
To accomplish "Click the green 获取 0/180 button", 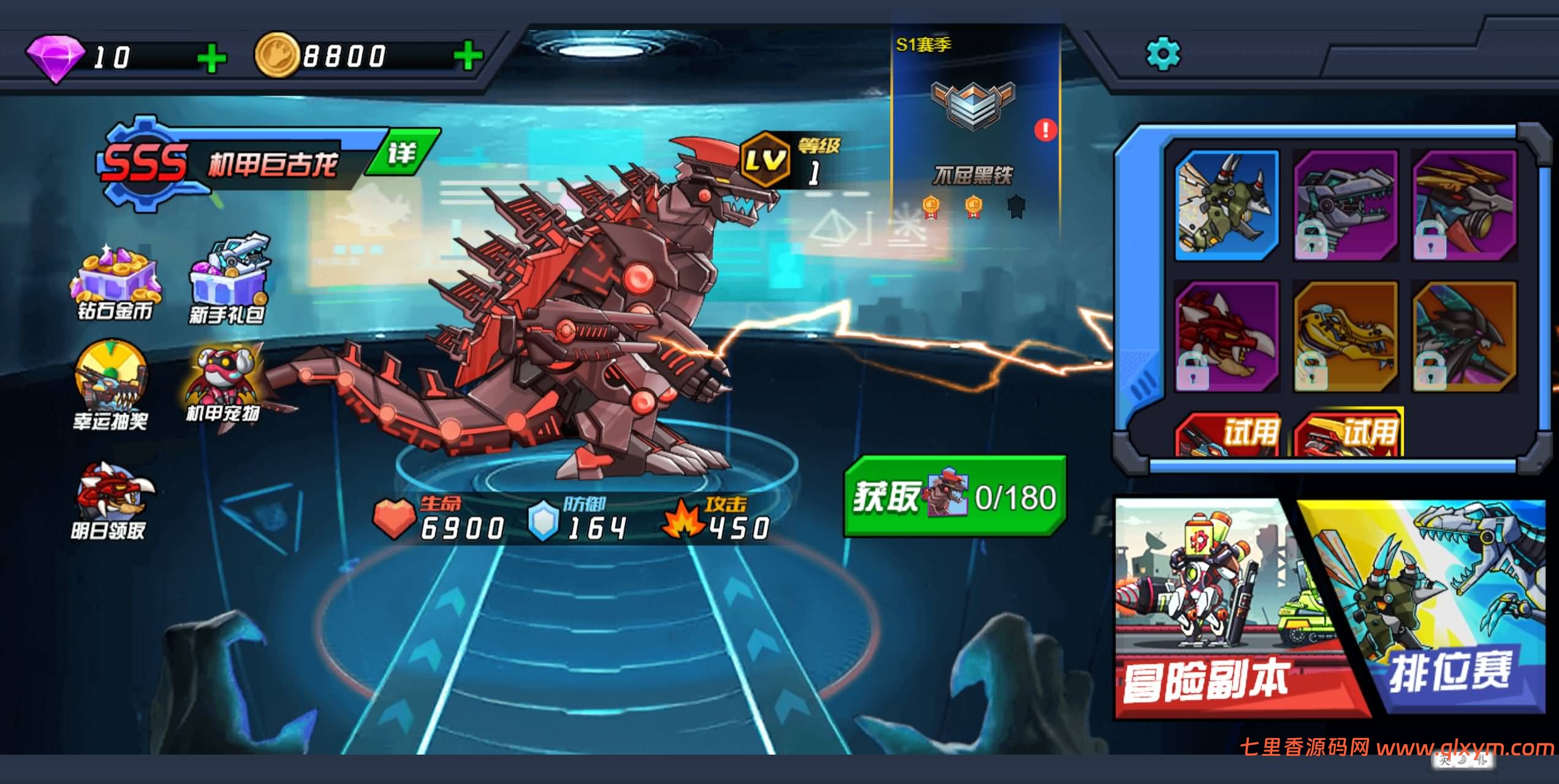I will pyautogui.click(x=955, y=497).
